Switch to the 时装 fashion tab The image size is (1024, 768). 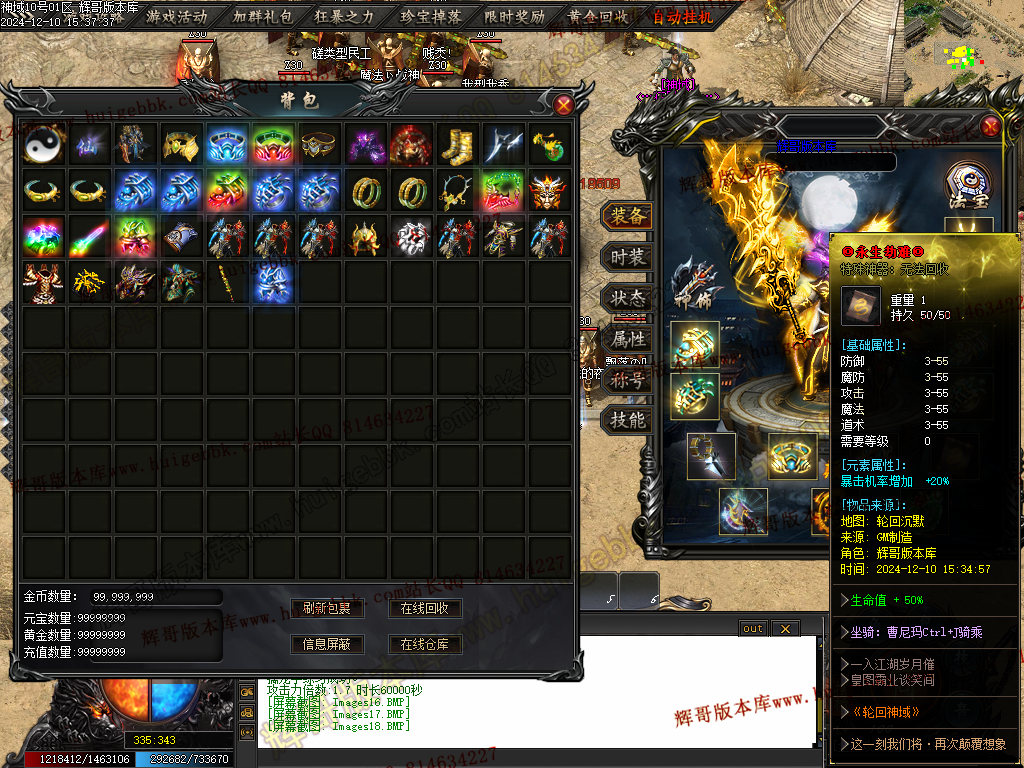click(x=627, y=257)
